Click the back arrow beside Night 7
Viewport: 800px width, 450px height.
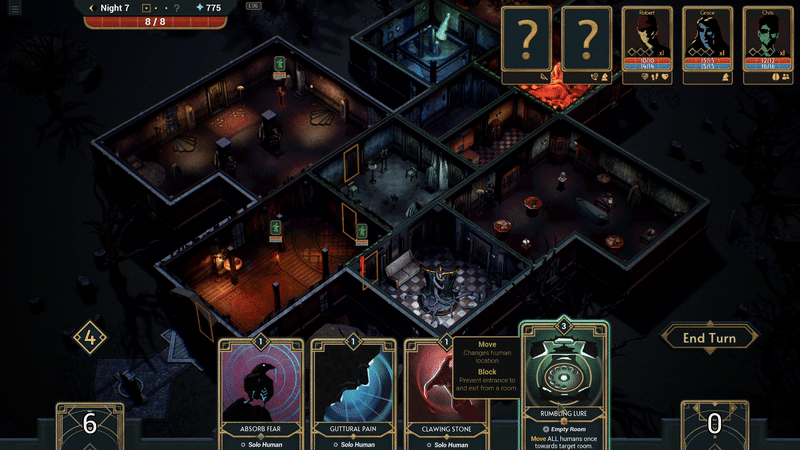[91, 8]
